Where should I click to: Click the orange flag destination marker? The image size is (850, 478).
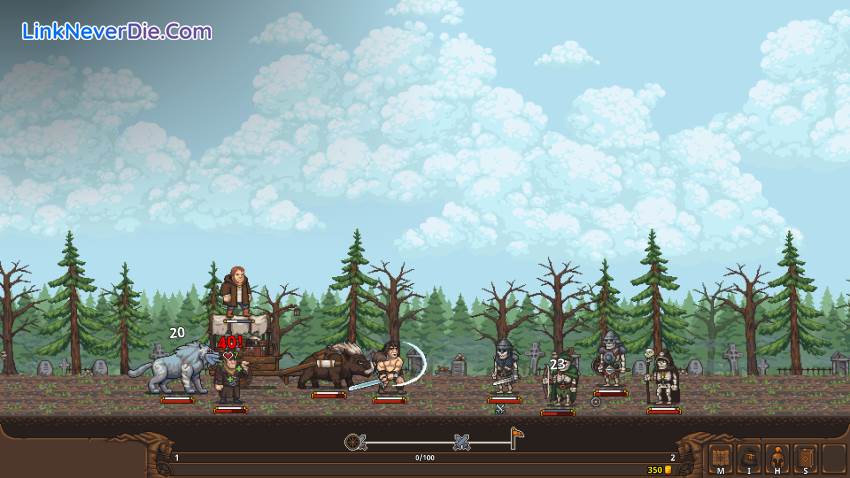click(x=517, y=437)
